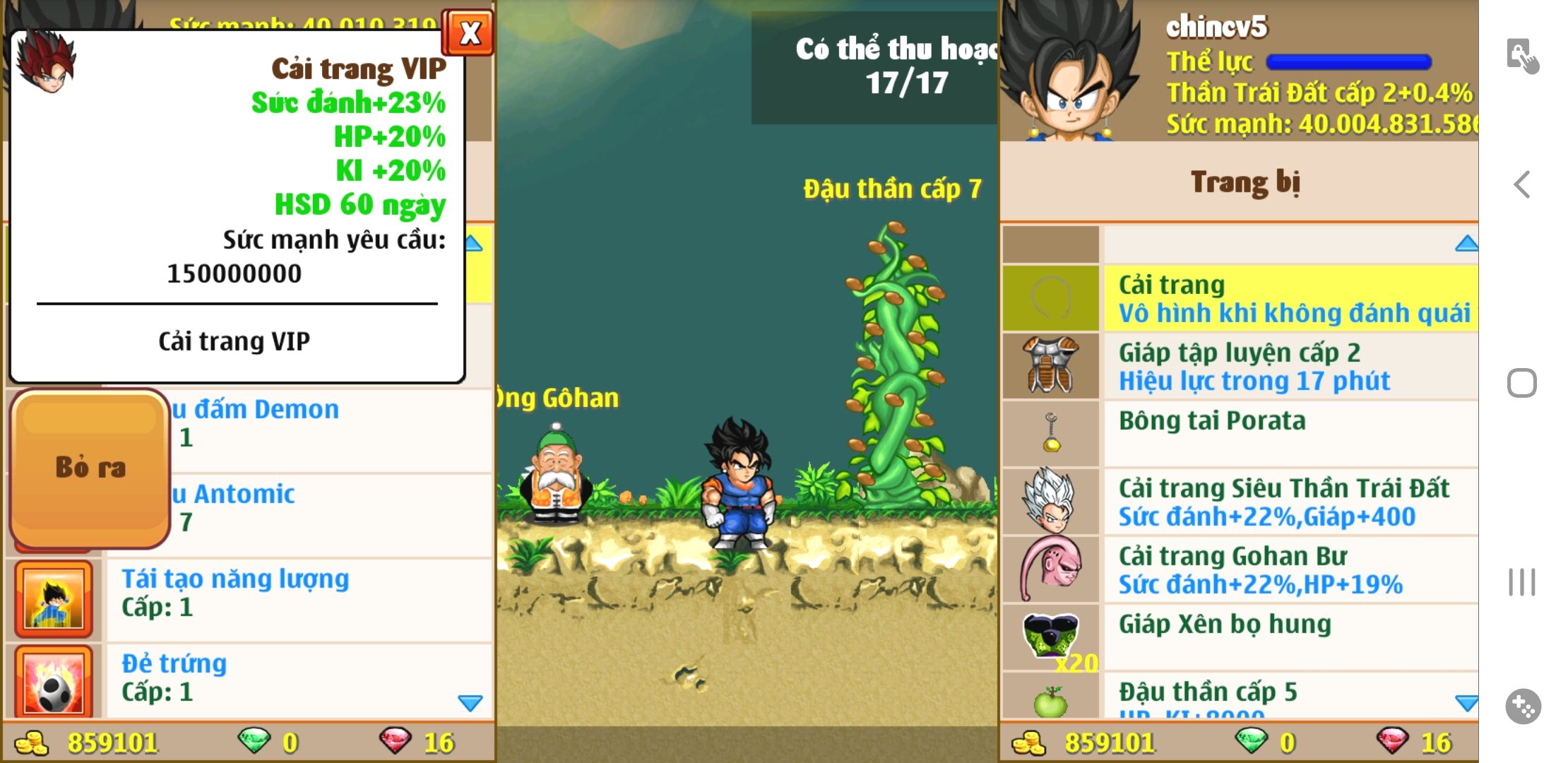Tap the Bỏ ra button
This screenshot has width=1568, height=763.
pyautogui.click(x=90, y=468)
